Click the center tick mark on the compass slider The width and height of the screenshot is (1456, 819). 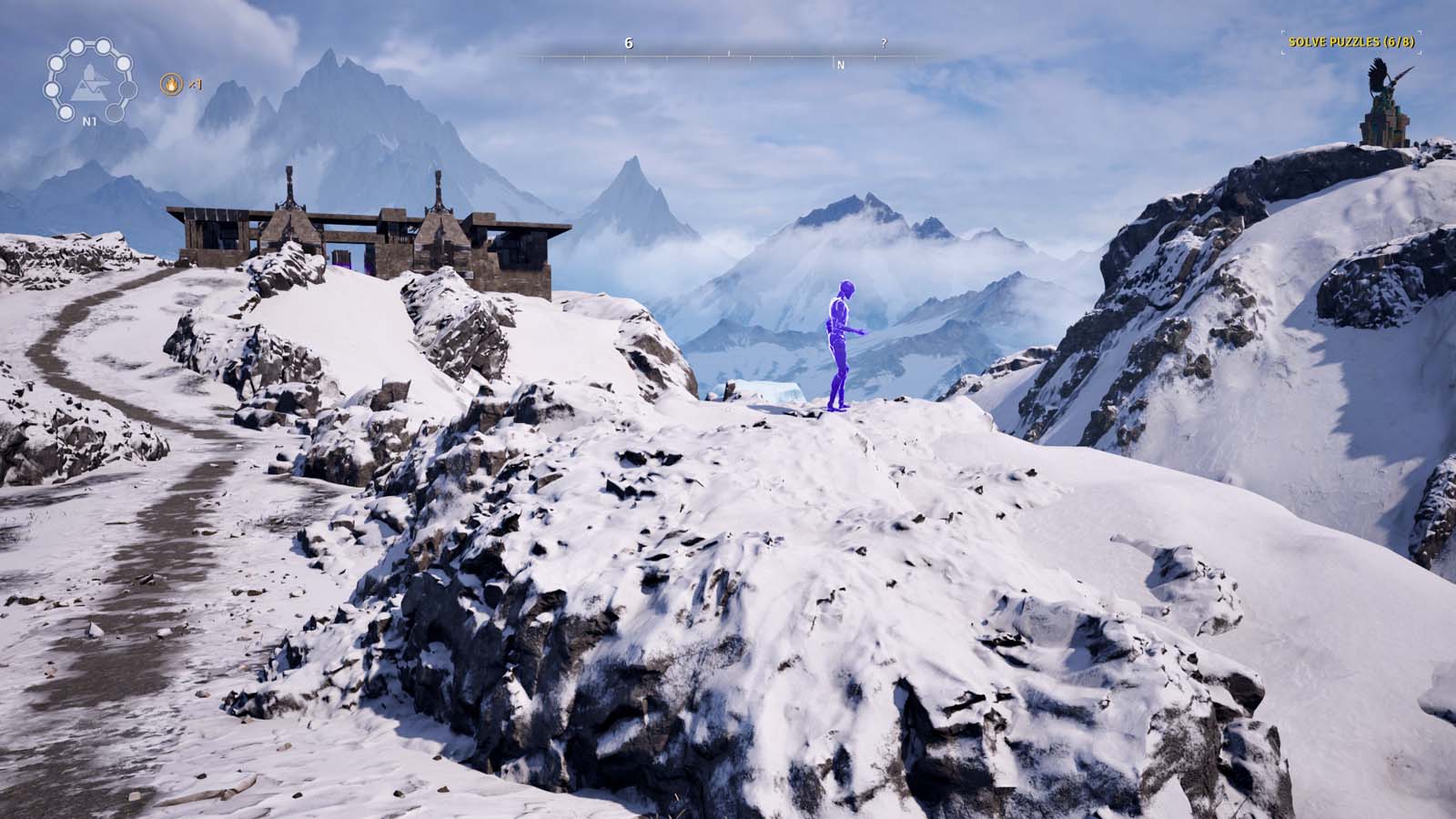(x=730, y=54)
